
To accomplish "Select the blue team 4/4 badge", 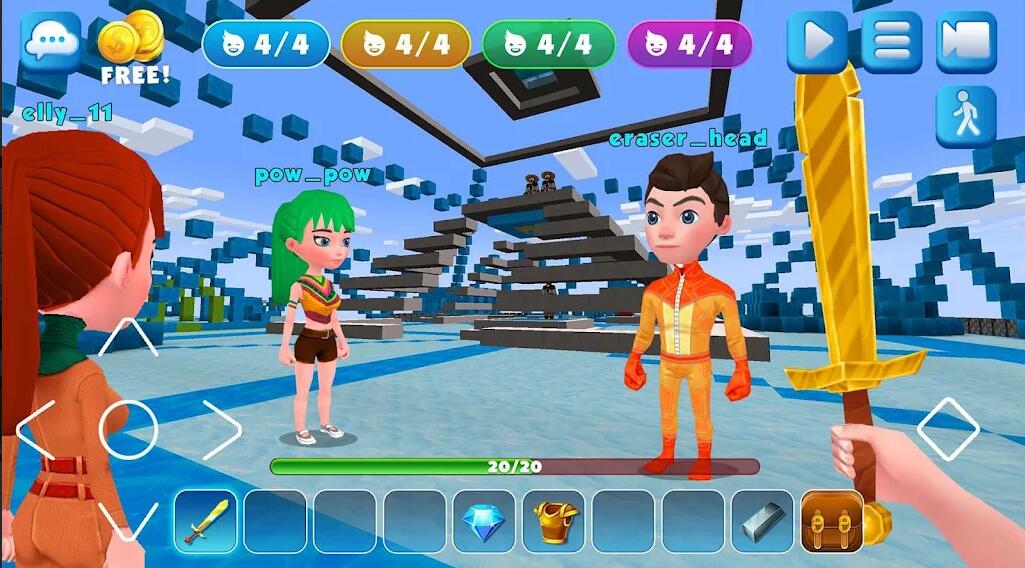I will [266, 44].
